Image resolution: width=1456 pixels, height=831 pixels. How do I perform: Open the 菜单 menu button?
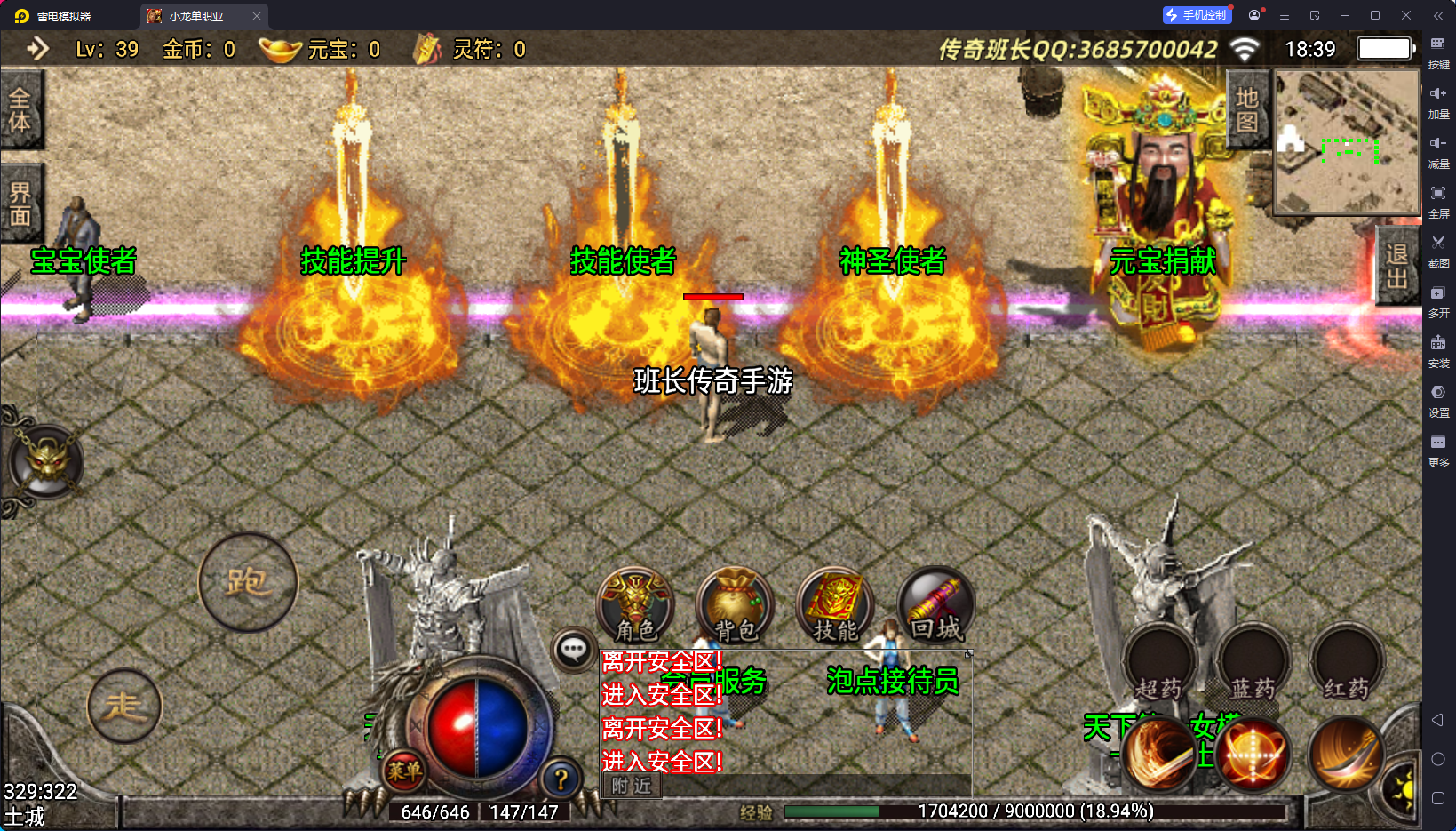coord(404,771)
